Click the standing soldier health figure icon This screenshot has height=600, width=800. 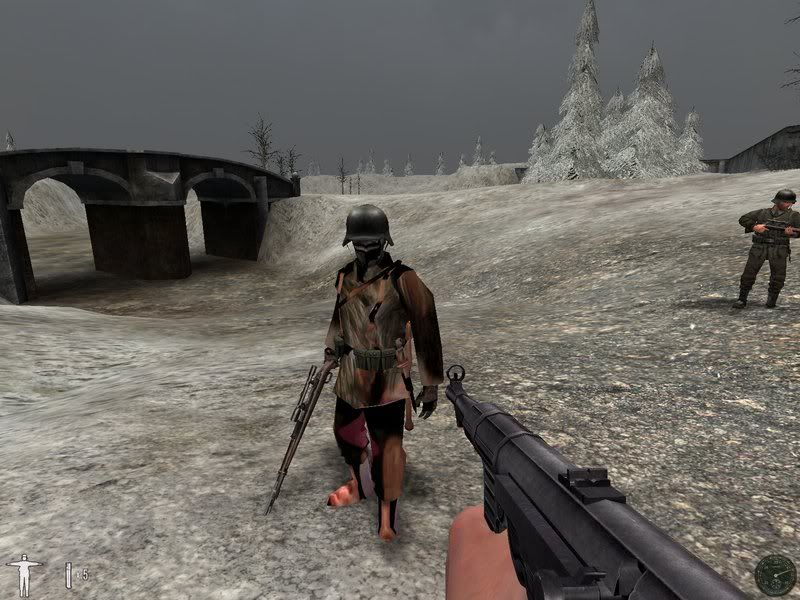pos(23,574)
